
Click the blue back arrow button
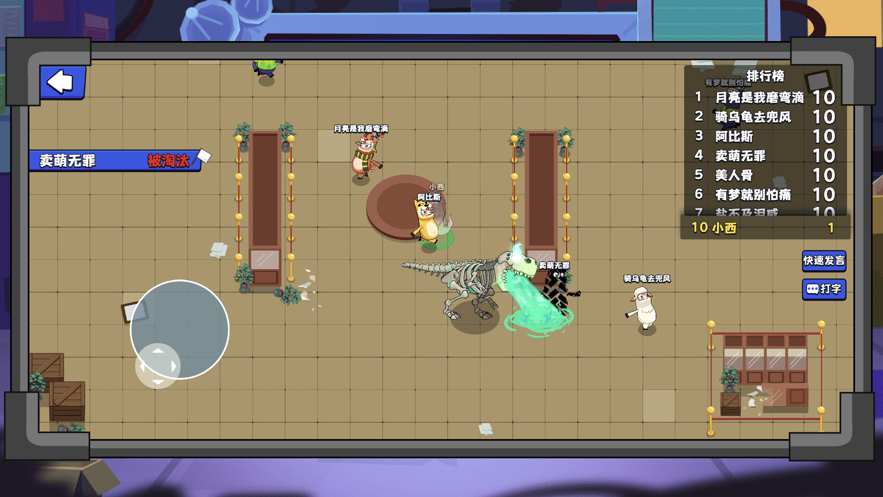pyautogui.click(x=62, y=82)
